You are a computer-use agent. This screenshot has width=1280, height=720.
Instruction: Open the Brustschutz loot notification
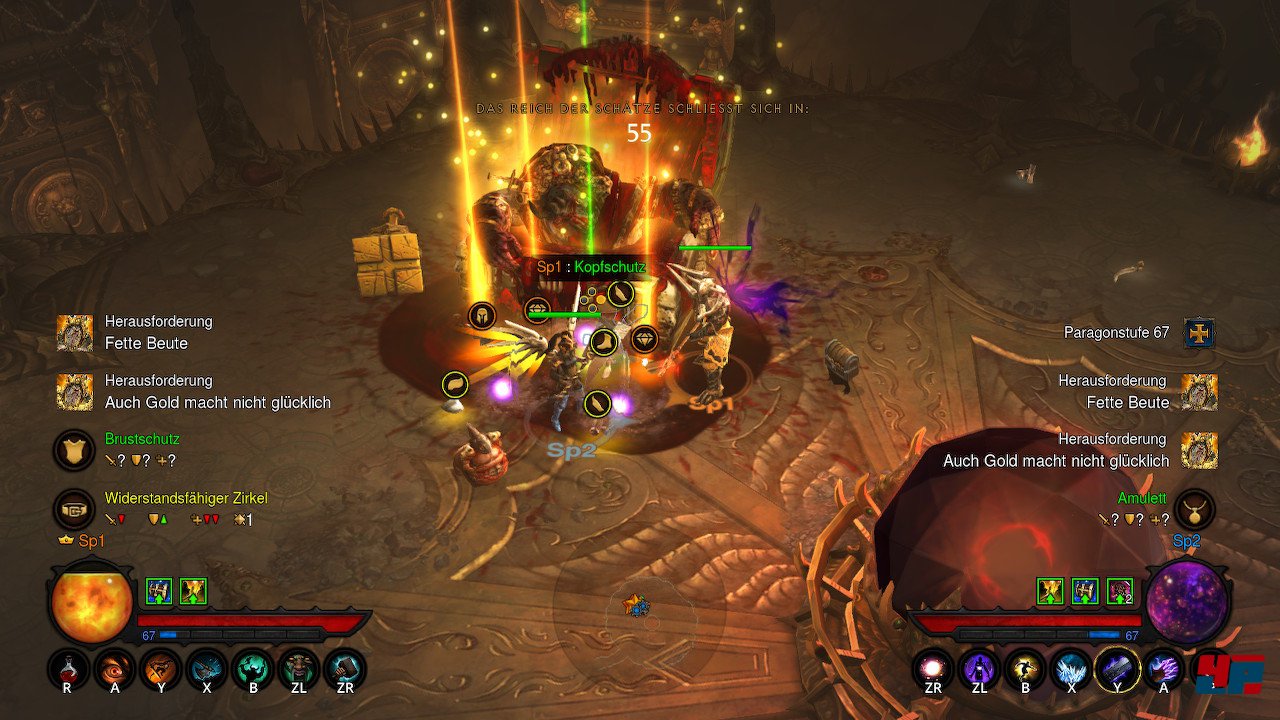[75, 450]
